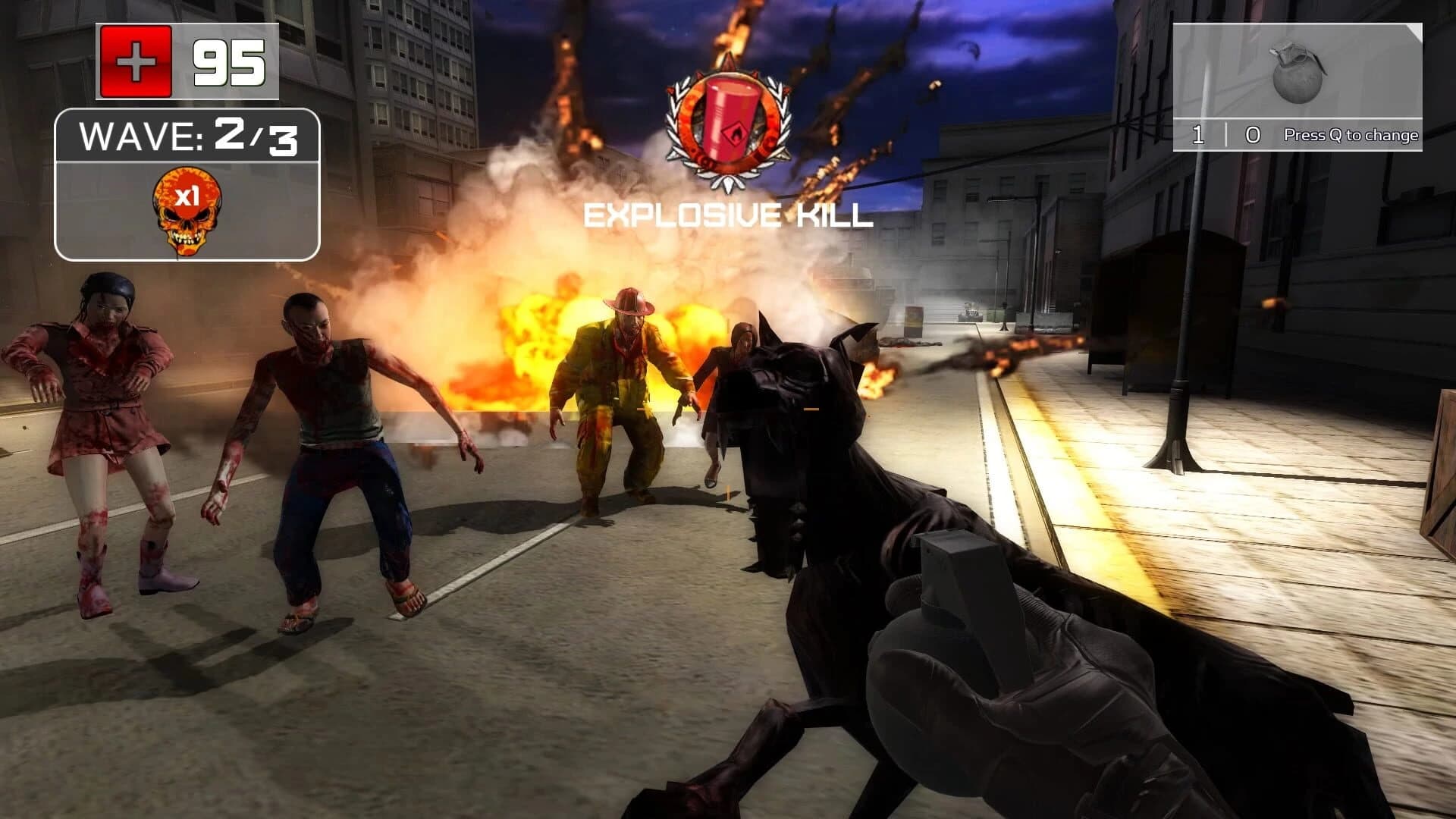Select the WAVE: 2/3 header label
Image resolution: width=1456 pixels, height=819 pixels.
[x=186, y=135]
